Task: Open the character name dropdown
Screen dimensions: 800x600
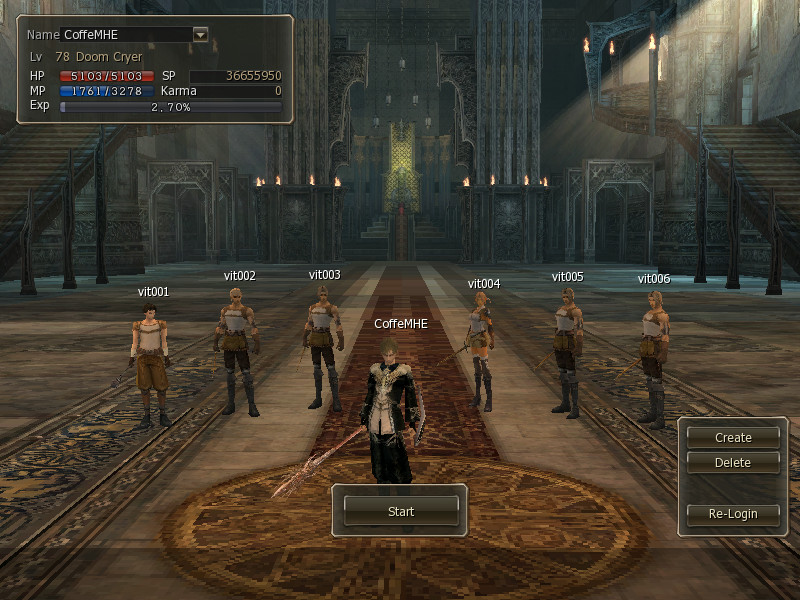Action: pos(200,34)
